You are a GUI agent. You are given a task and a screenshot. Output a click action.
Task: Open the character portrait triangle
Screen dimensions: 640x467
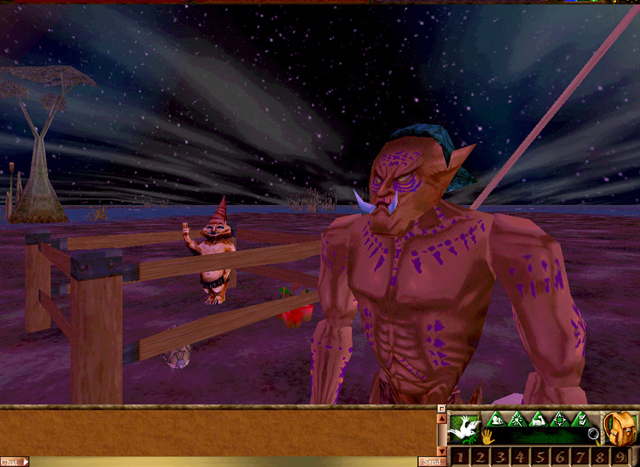pyautogui.click(x=497, y=420)
